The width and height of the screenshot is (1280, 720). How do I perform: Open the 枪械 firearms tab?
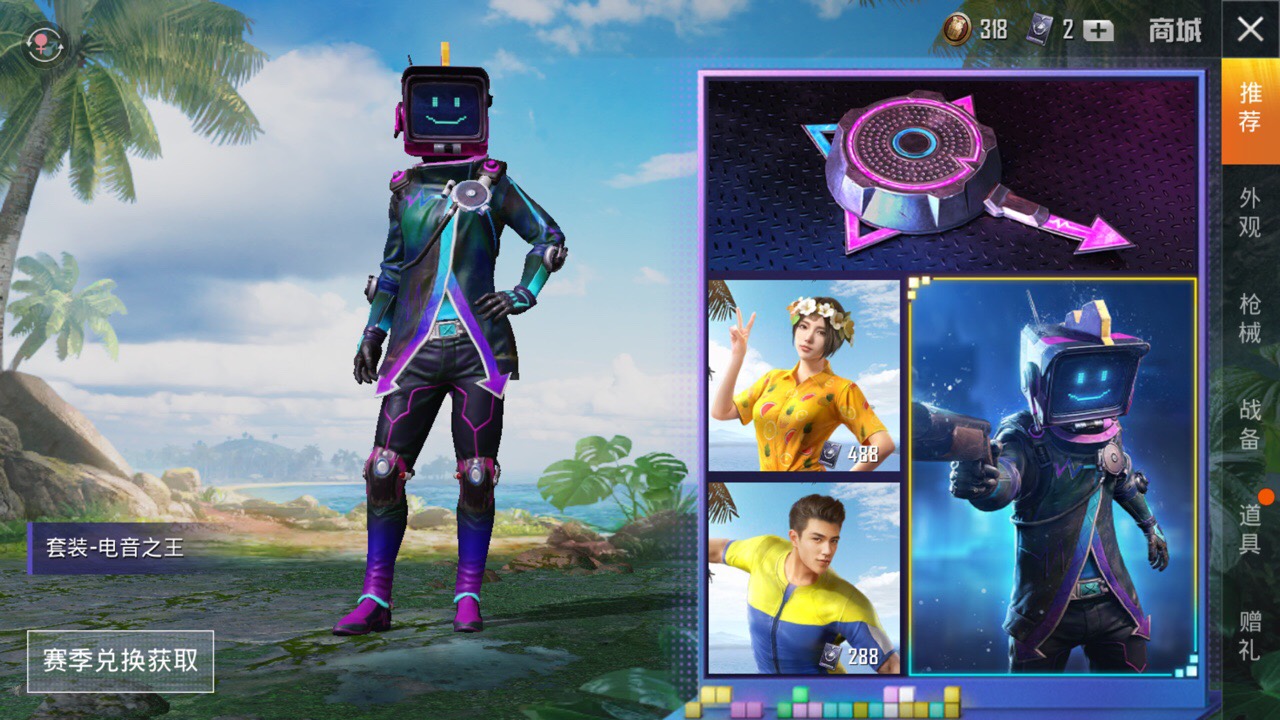[1250, 318]
